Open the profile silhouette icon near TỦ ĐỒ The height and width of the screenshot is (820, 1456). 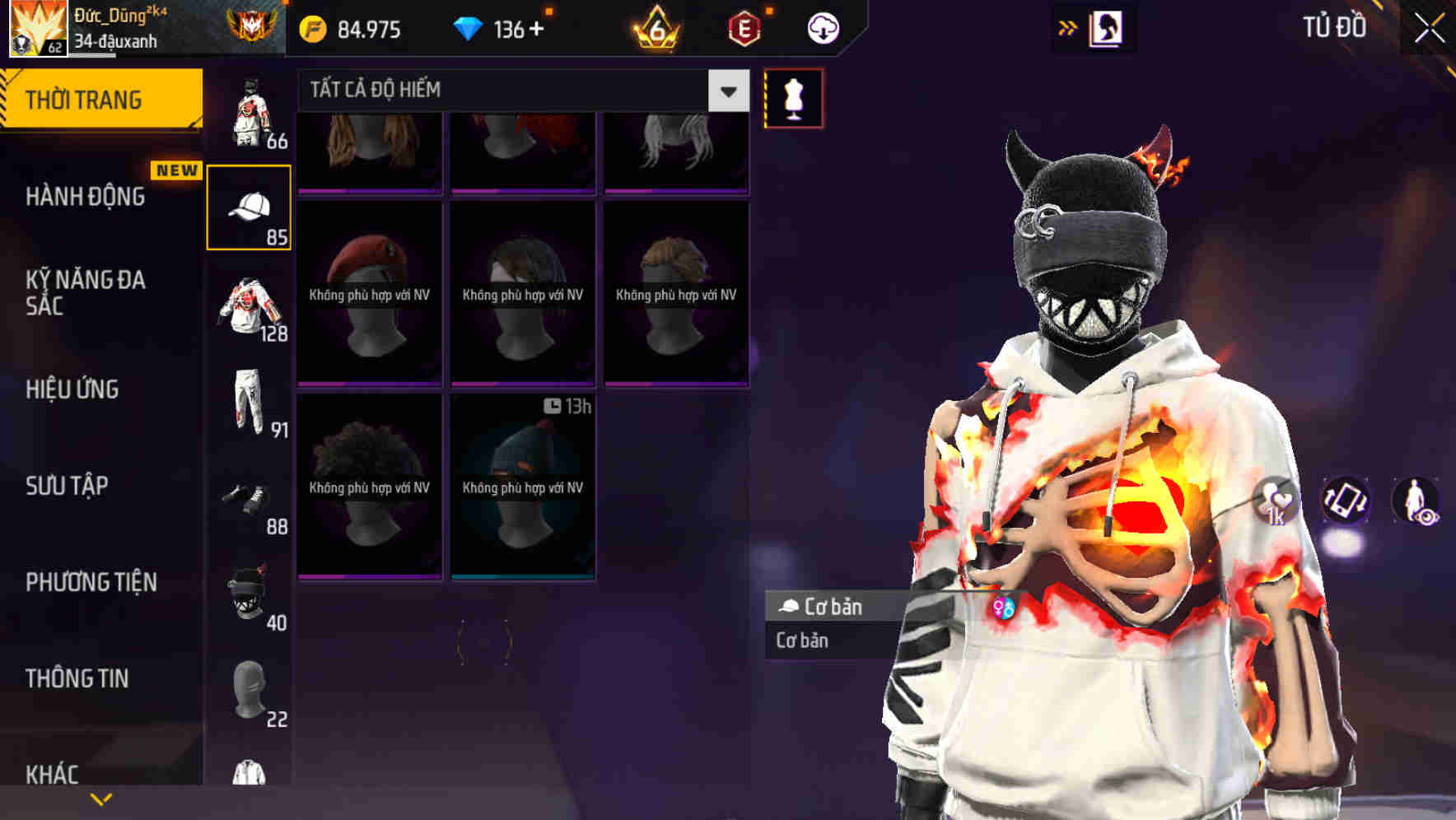click(x=1107, y=27)
